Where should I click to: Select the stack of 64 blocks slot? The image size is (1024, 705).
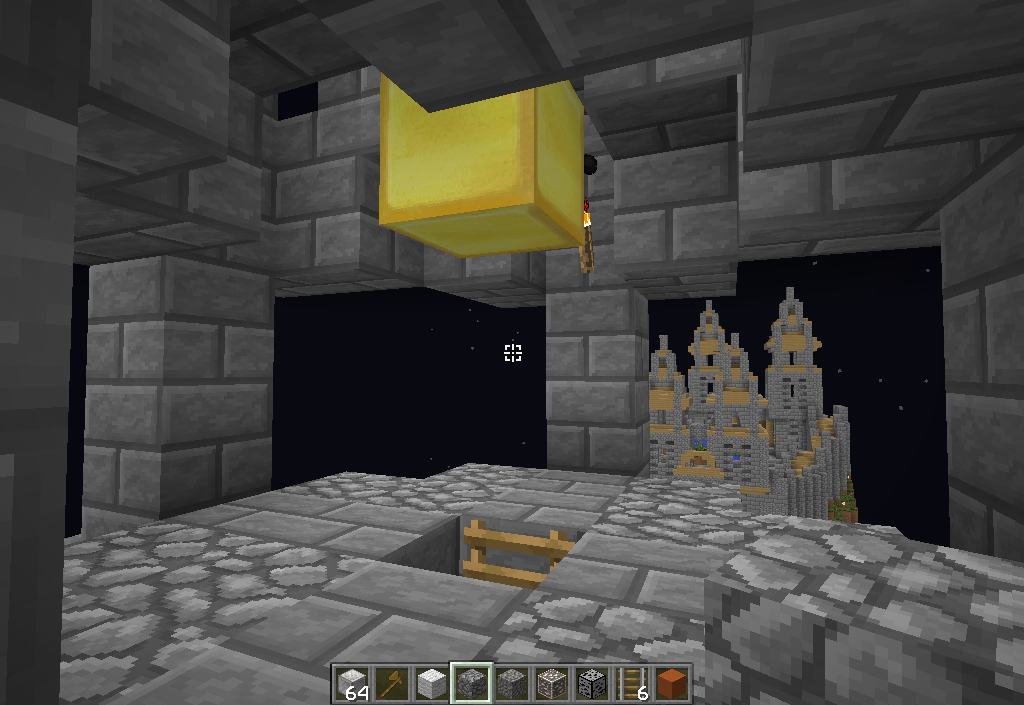pyautogui.click(x=351, y=683)
